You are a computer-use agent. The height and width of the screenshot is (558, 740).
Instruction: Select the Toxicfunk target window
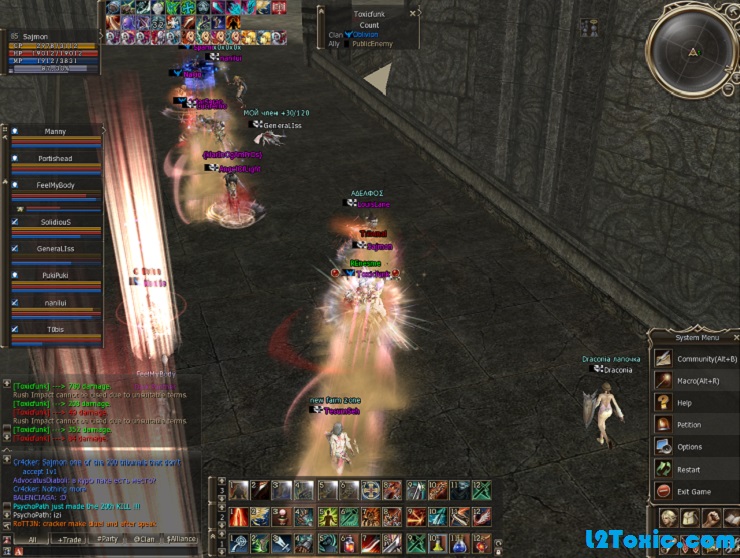click(x=368, y=28)
